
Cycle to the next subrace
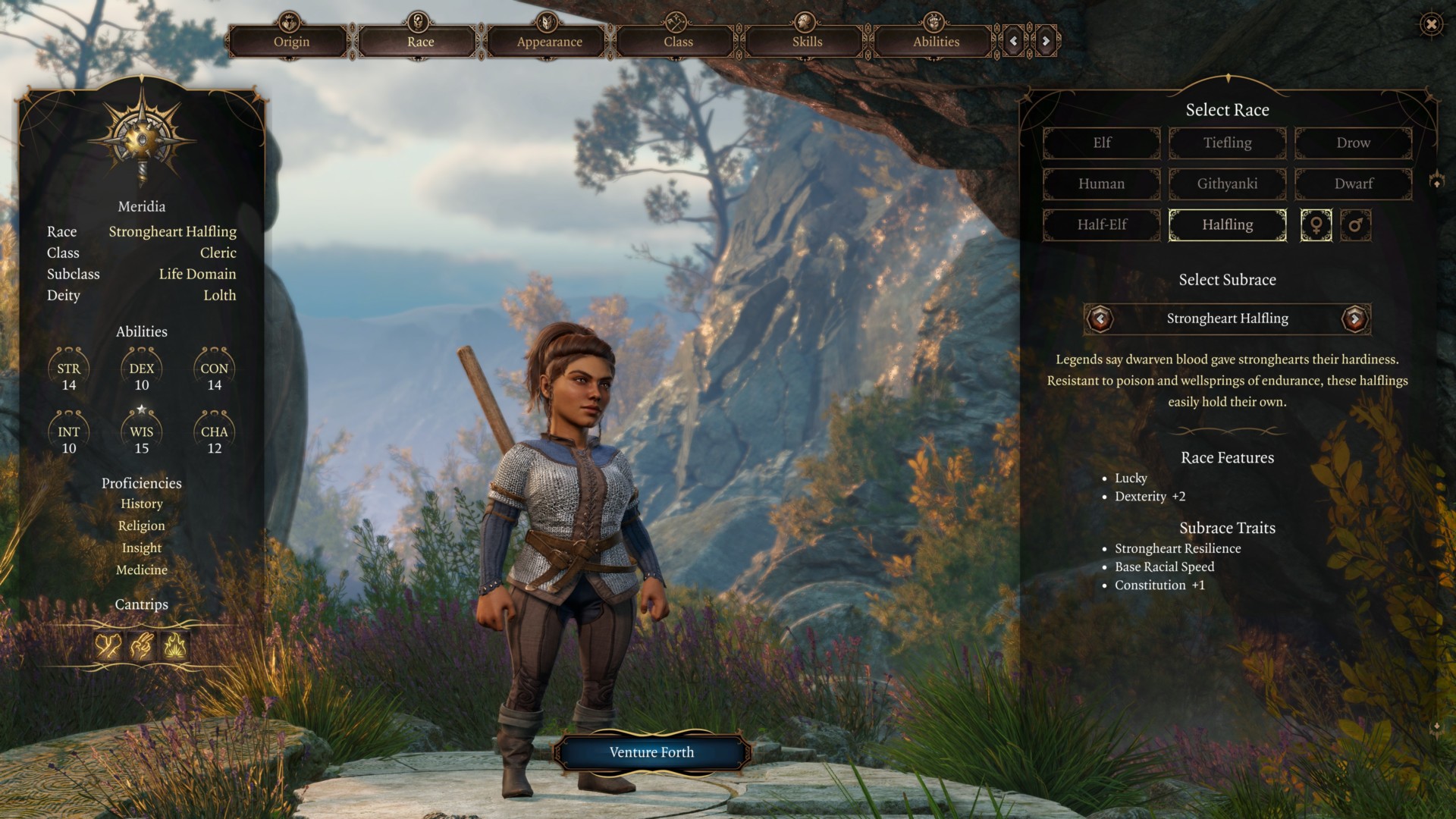1354,318
